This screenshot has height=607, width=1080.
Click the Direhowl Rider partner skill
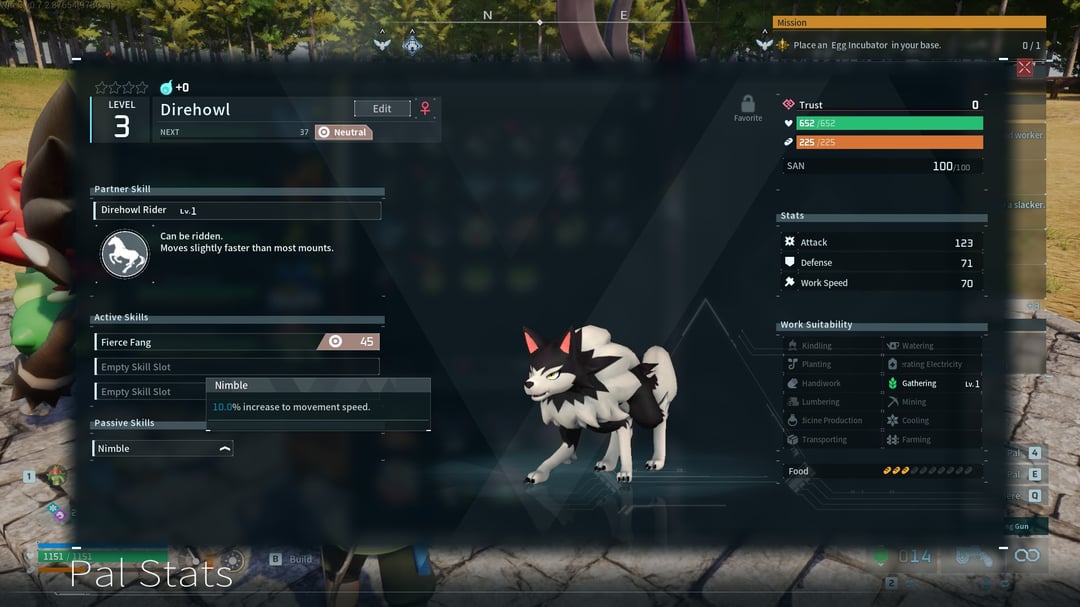(237, 211)
